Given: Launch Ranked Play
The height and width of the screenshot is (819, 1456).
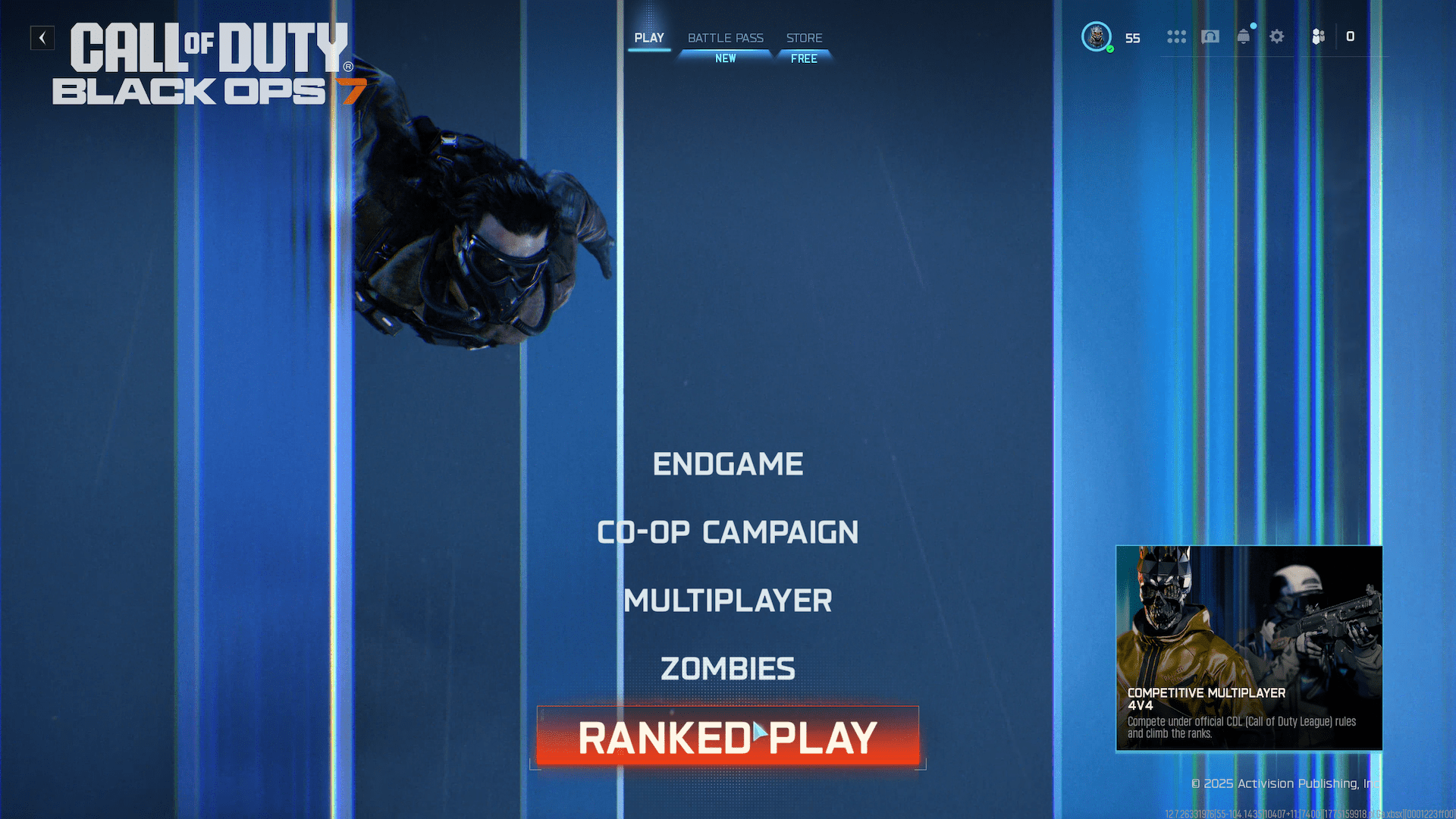Looking at the screenshot, I should click(x=726, y=736).
